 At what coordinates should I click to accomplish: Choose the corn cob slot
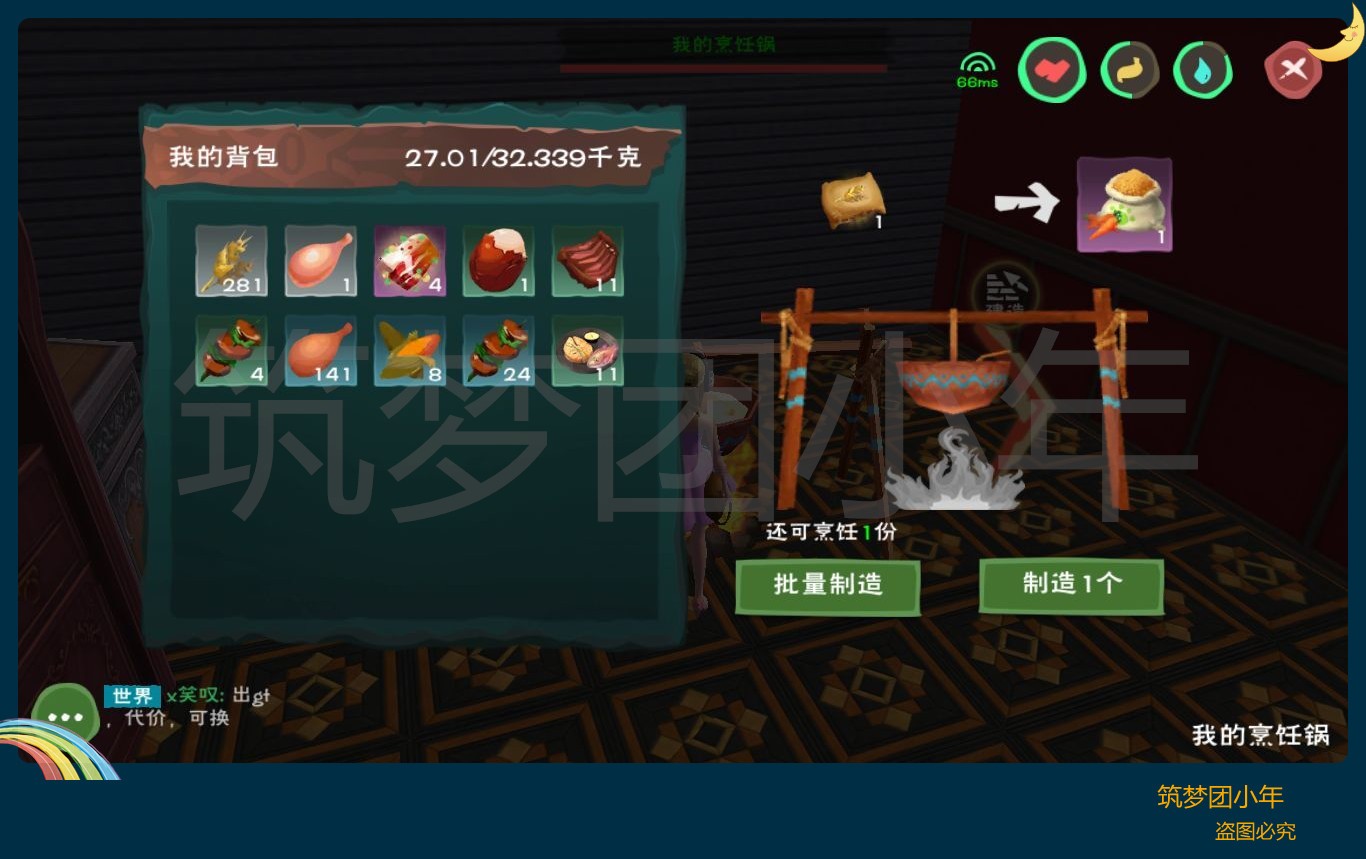(409, 351)
